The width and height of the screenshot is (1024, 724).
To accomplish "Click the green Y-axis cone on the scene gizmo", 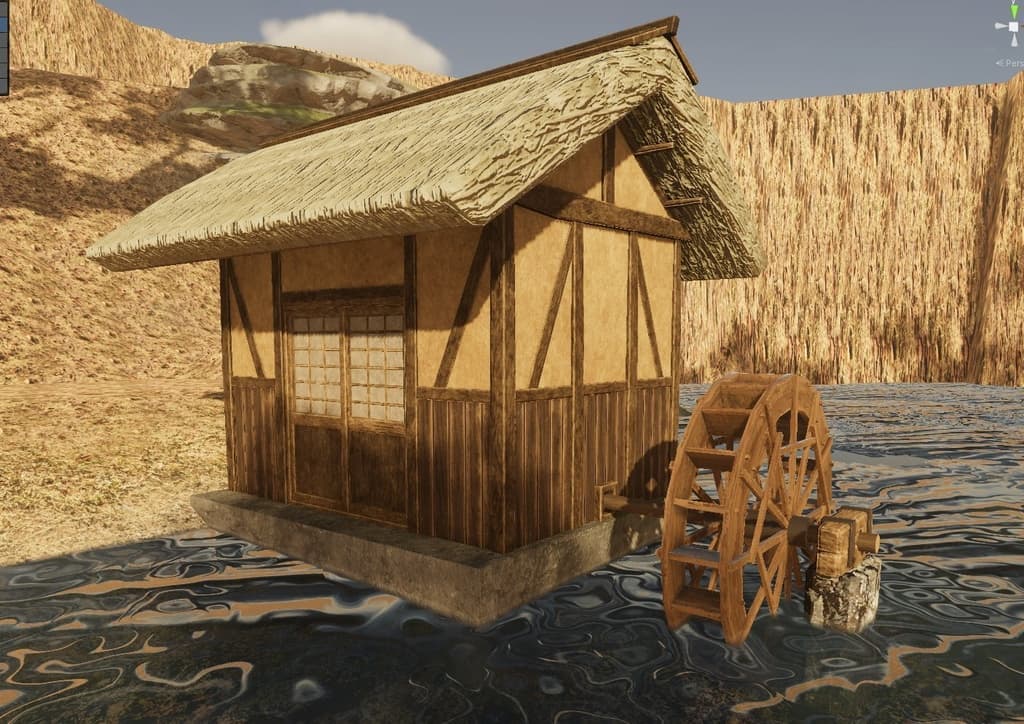I will tap(1013, 9).
